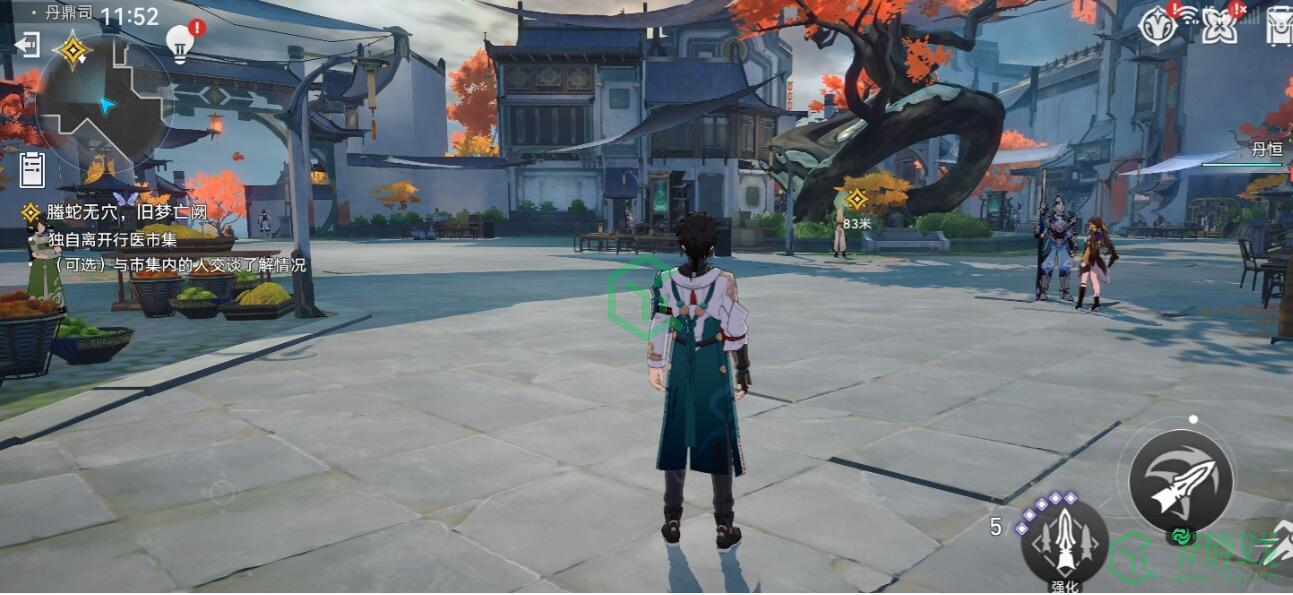Viewport: 1293px width, 595px height.
Task: Tap the exit door icon
Action: point(27,45)
